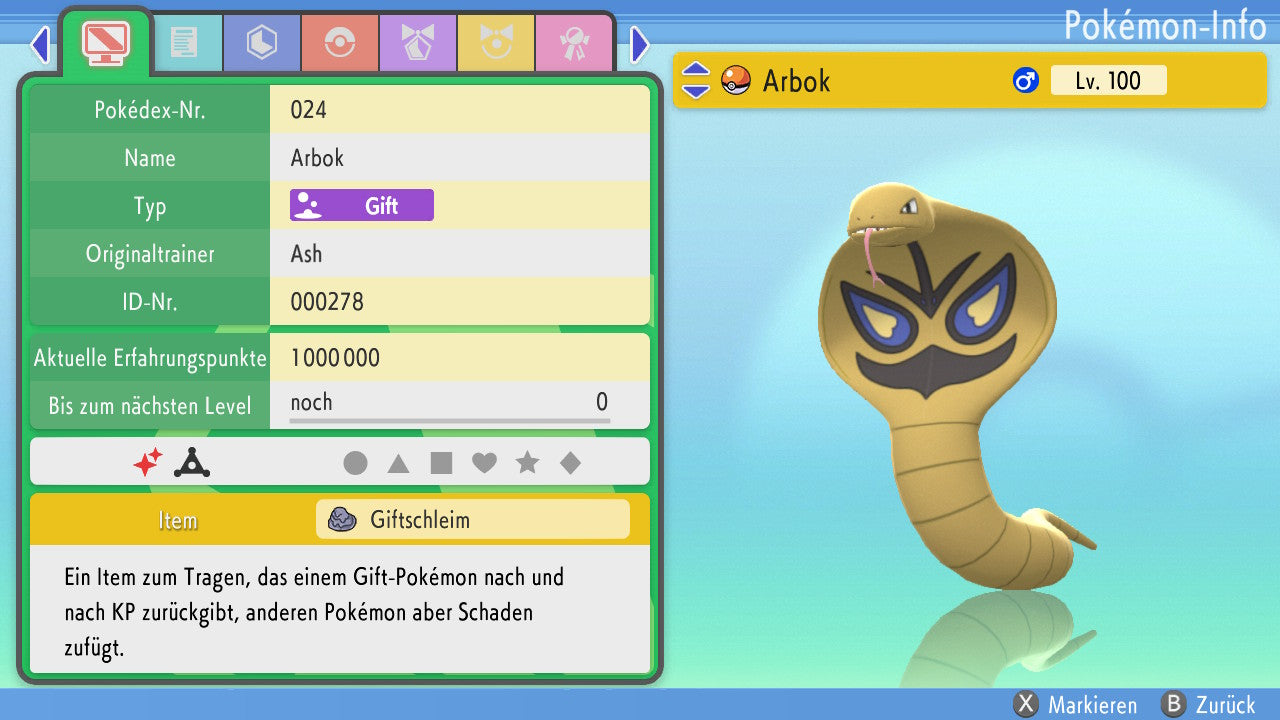Screen dimensions: 1280x720
Task: Open the pink ribbon tab
Action: coord(574,42)
